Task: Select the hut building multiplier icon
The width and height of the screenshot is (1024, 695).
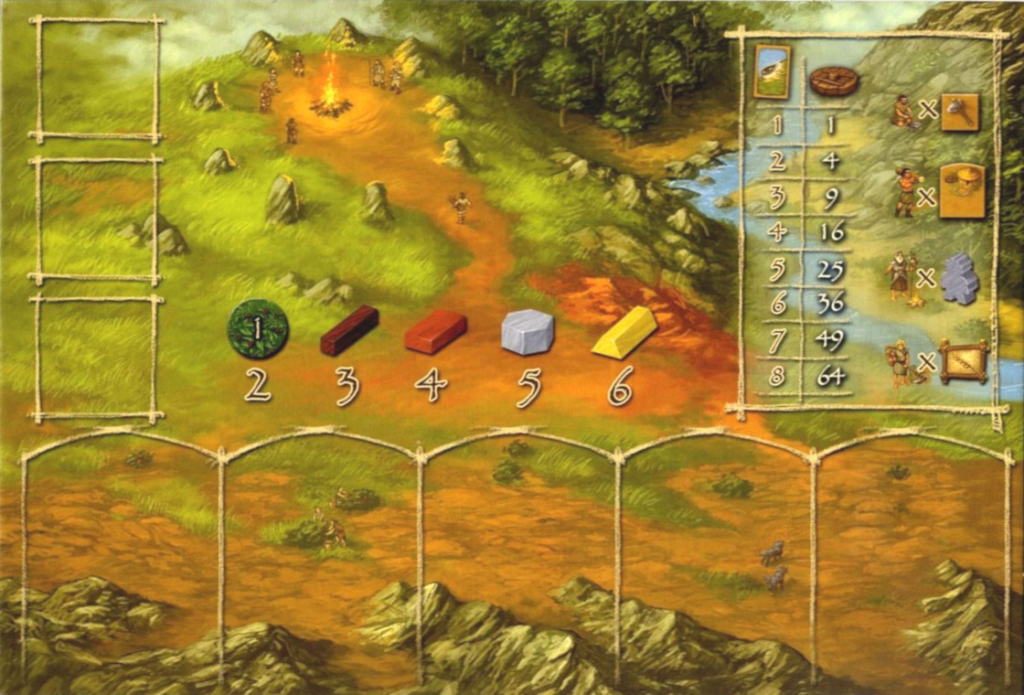Action: pyautogui.click(x=961, y=191)
